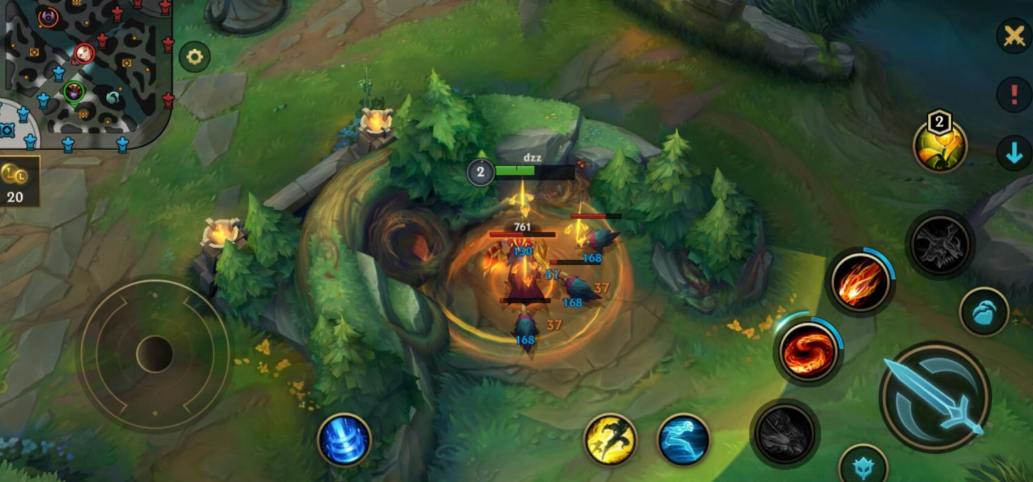The height and width of the screenshot is (482, 1033).
Task: Activate the blue recall spiral button
Action: (x=344, y=440)
